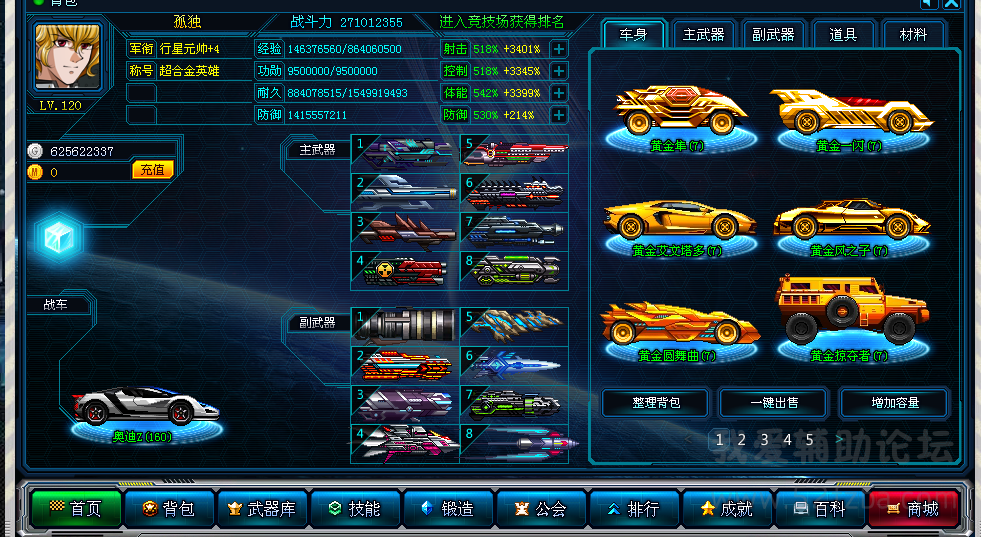Click the 充值 recharge button
This screenshot has width=981, height=537.
click(153, 170)
